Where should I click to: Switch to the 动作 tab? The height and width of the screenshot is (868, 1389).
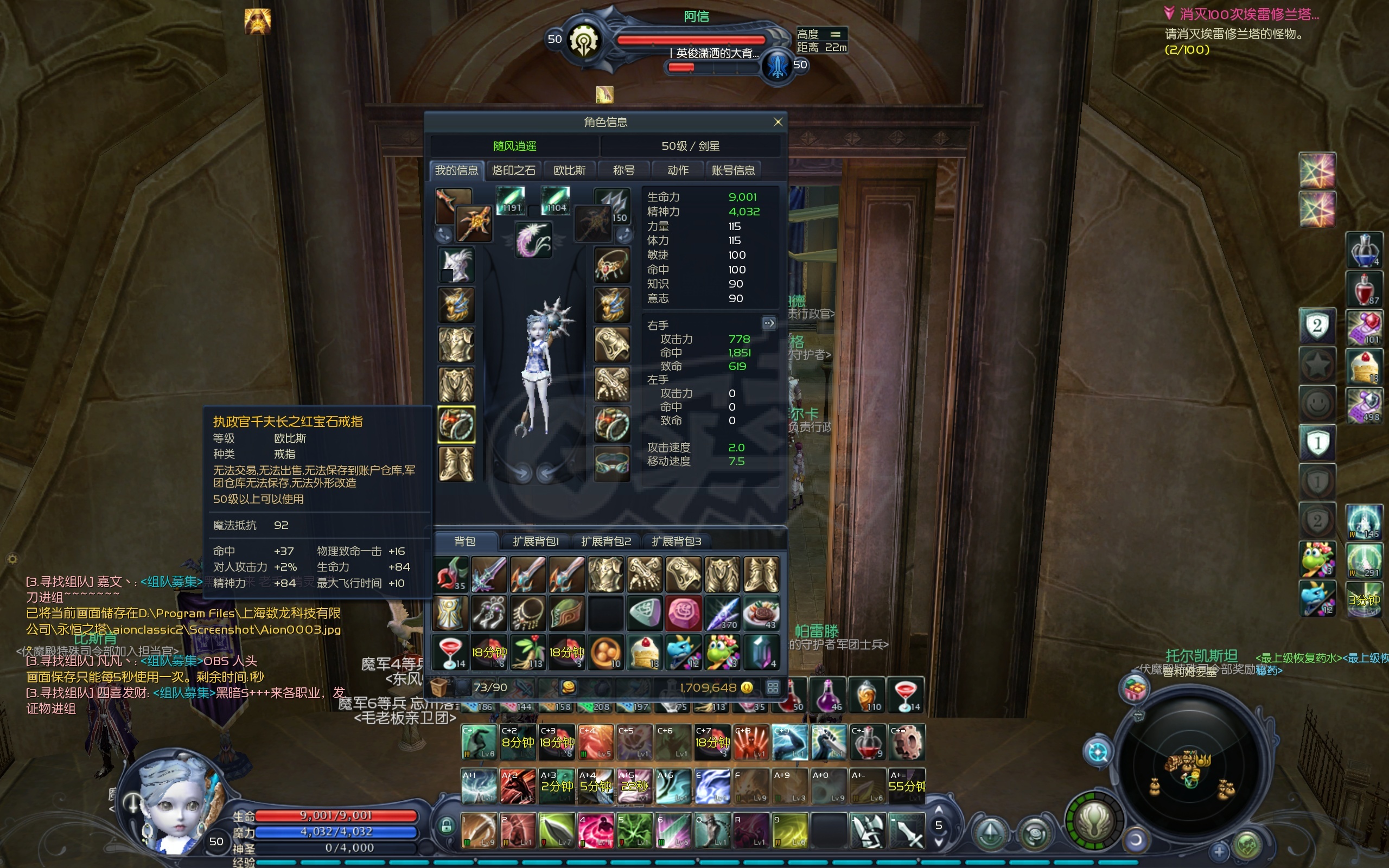coord(678,170)
